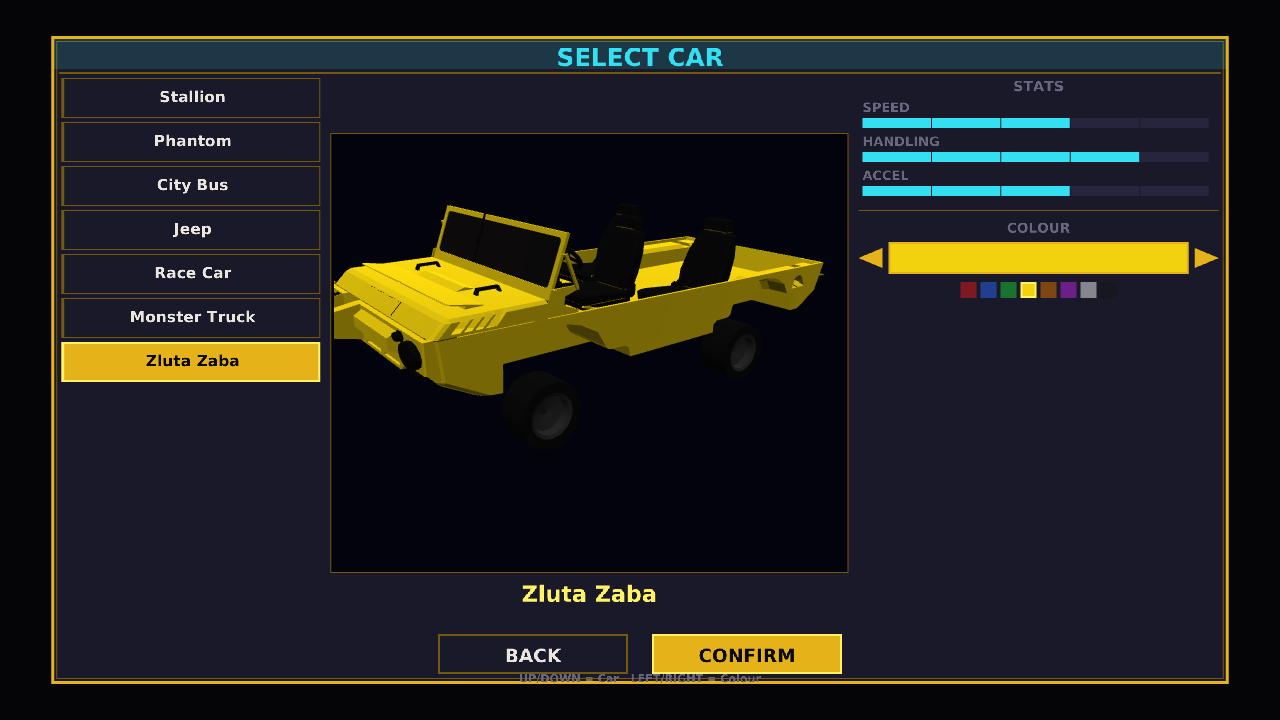Click the right colour arrow

pos(1206,258)
